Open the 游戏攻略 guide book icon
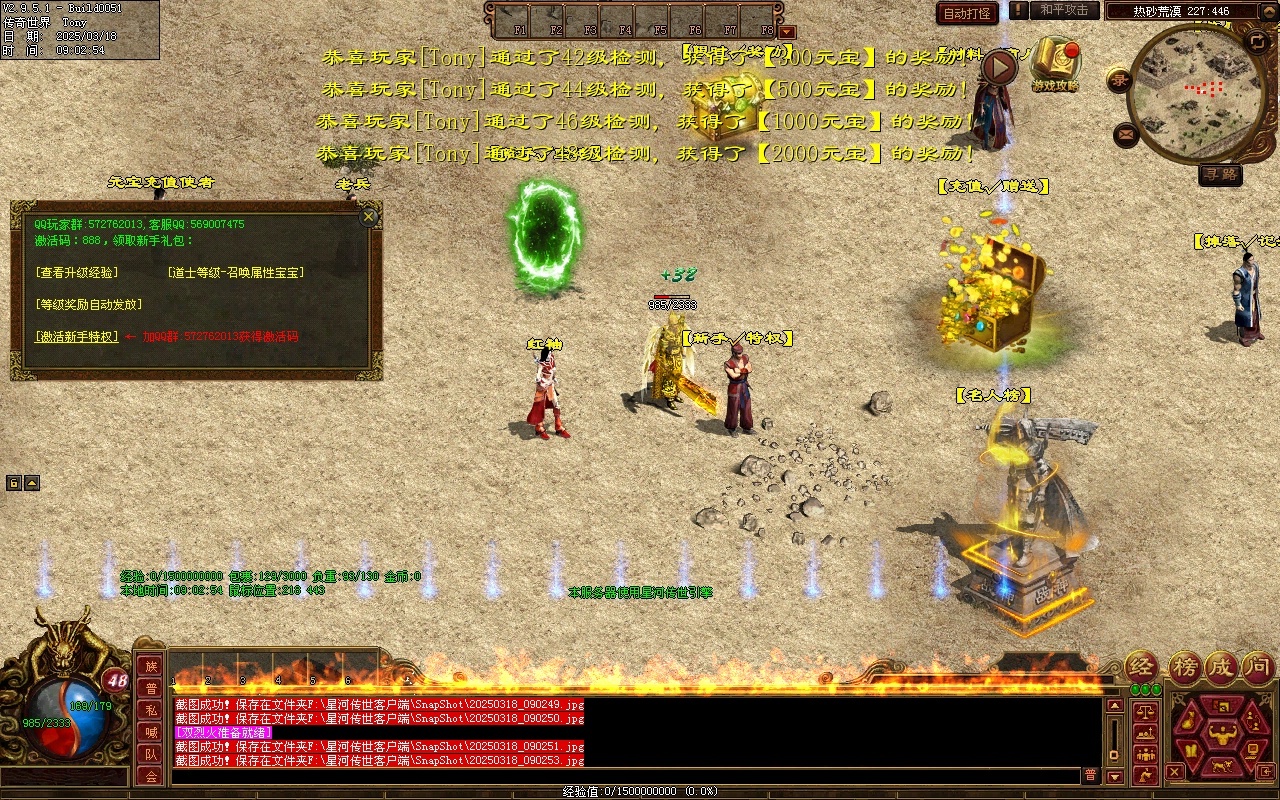The height and width of the screenshot is (800, 1280). pyautogui.click(x=1055, y=62)
